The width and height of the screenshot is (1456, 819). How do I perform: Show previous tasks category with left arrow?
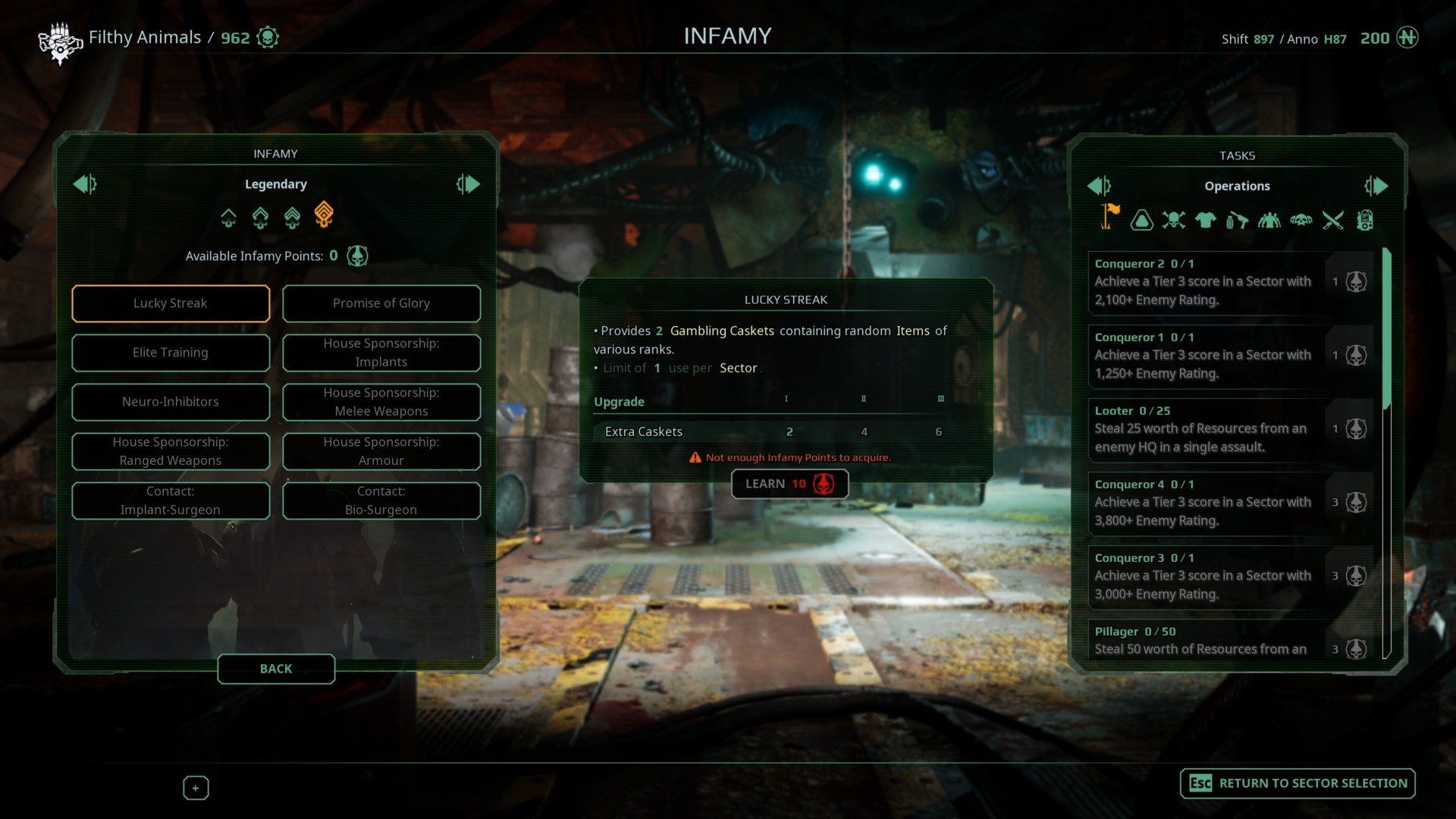pyautogui.click(x=1099, y=186)
